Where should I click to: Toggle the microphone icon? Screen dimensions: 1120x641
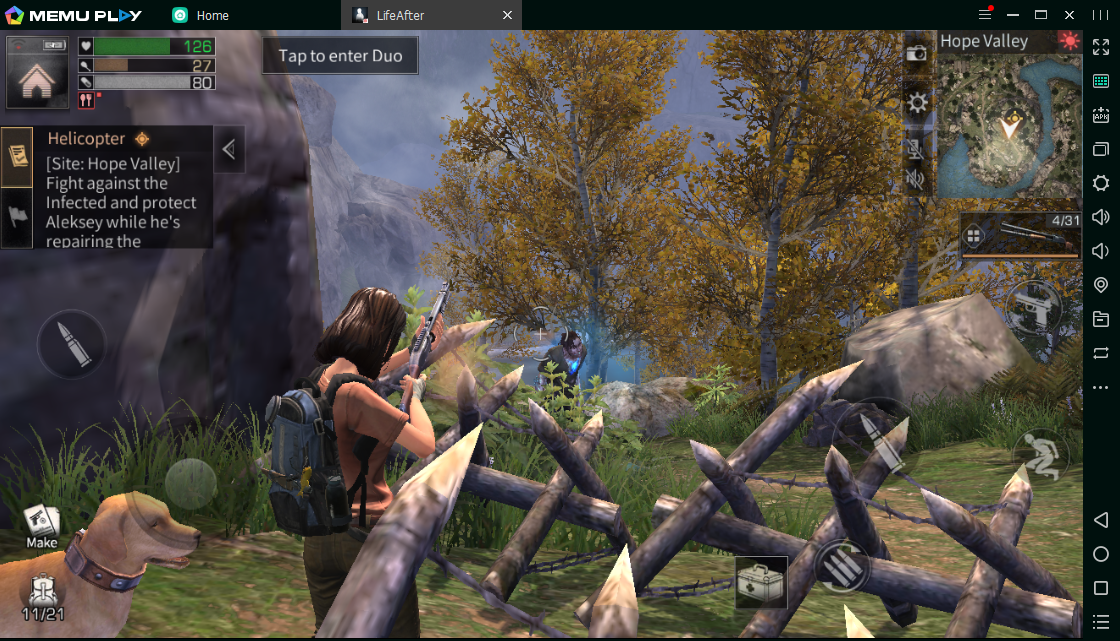[915, 148]
